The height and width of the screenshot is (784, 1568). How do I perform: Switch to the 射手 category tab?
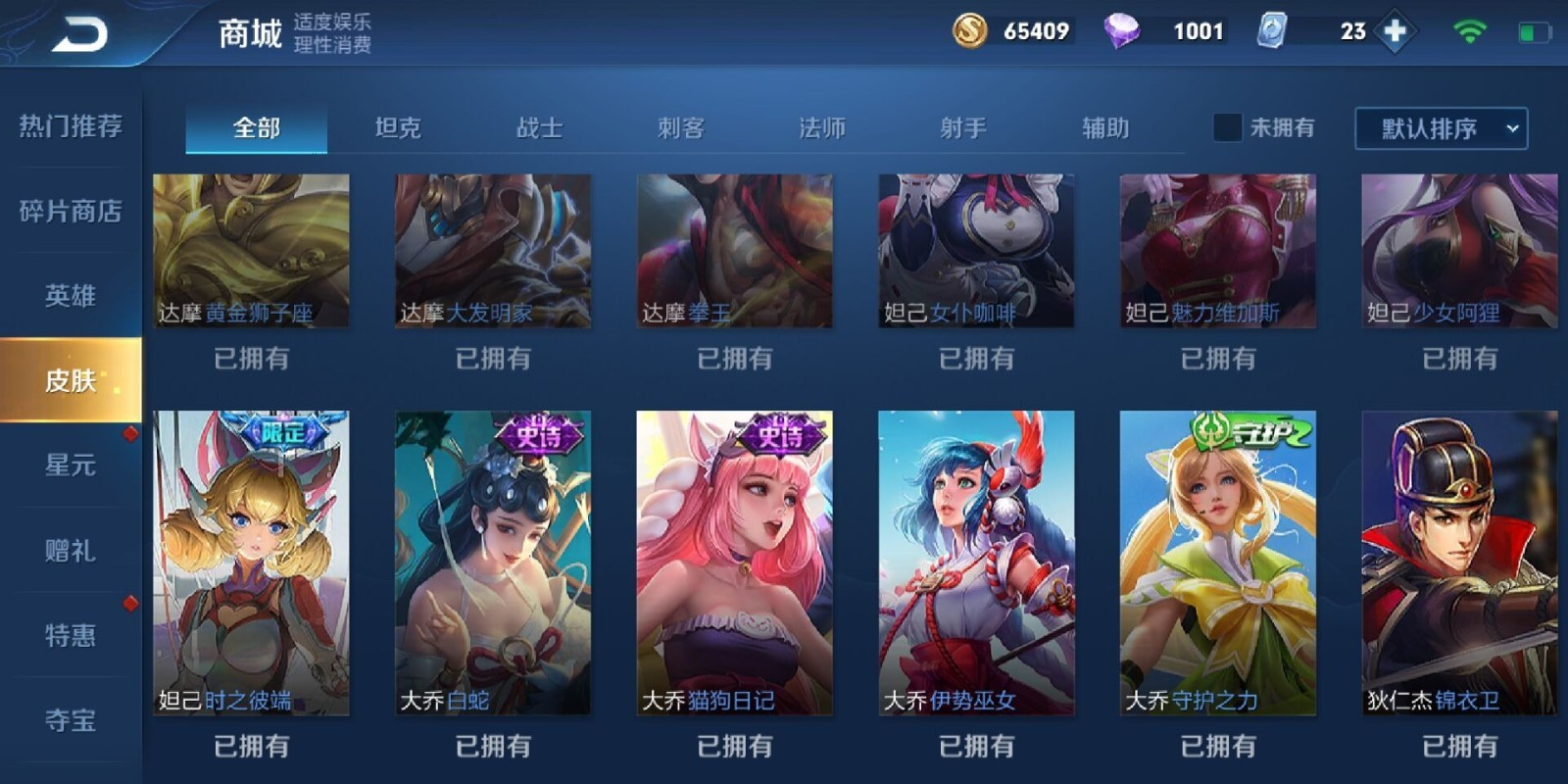pos(963,127)
